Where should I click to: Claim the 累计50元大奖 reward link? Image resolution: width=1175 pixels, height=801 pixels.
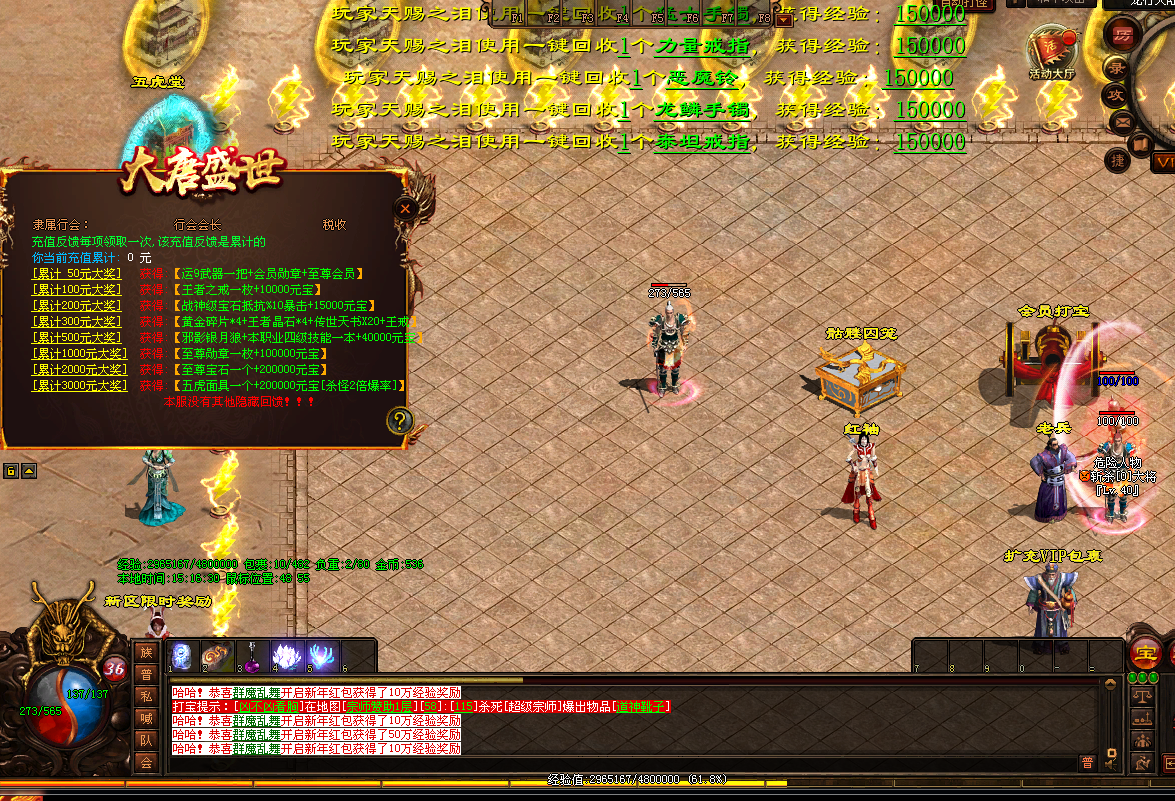[77, 273]
